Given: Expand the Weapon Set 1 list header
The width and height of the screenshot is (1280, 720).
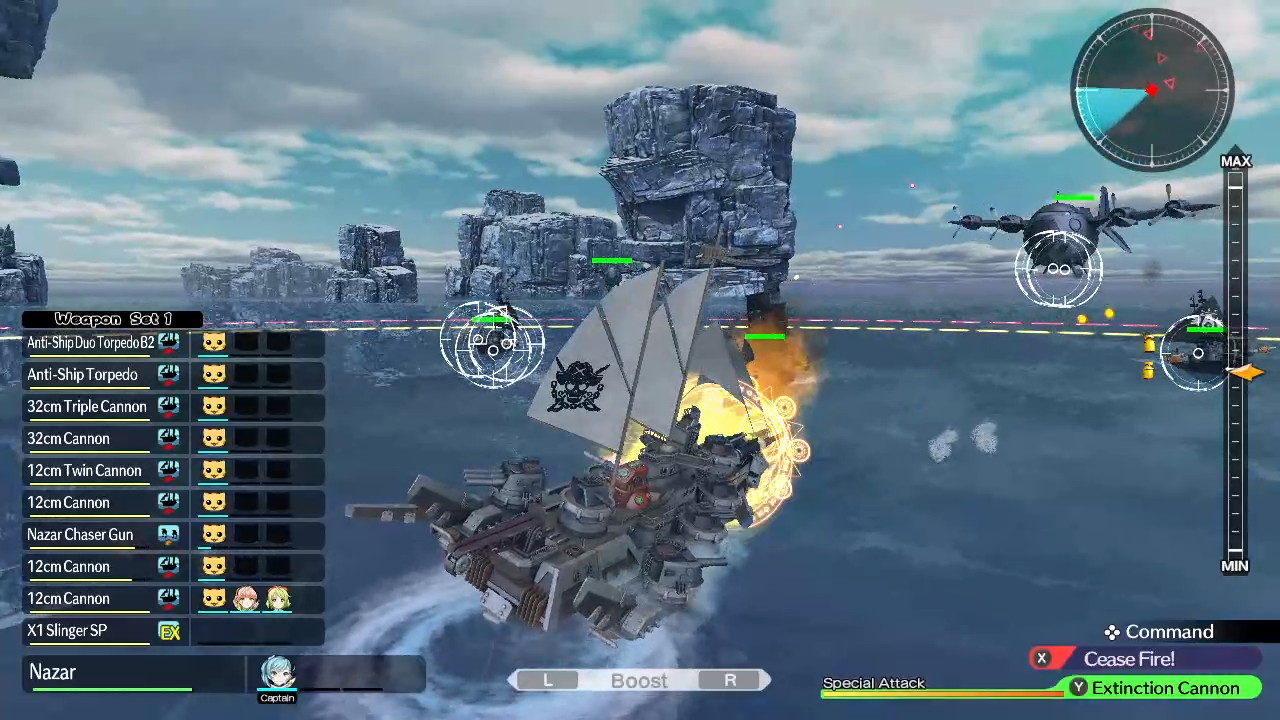Looking at the screenshot, I should pyautogui.click(x=112, y=319).
